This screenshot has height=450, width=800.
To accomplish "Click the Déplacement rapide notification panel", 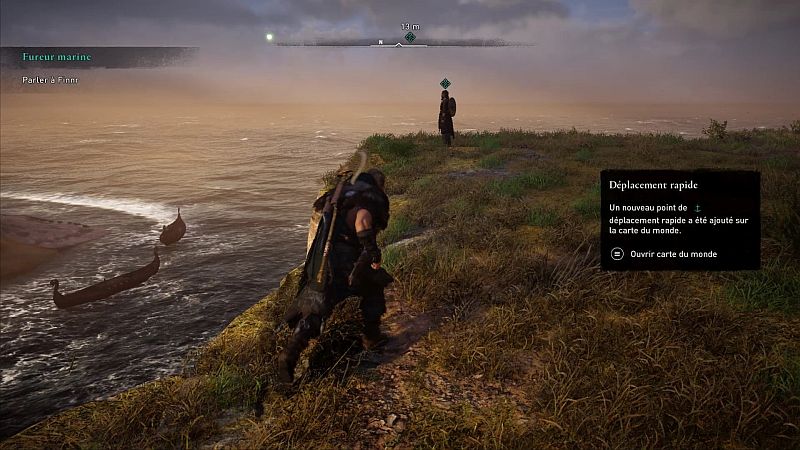I will [679, 219].
